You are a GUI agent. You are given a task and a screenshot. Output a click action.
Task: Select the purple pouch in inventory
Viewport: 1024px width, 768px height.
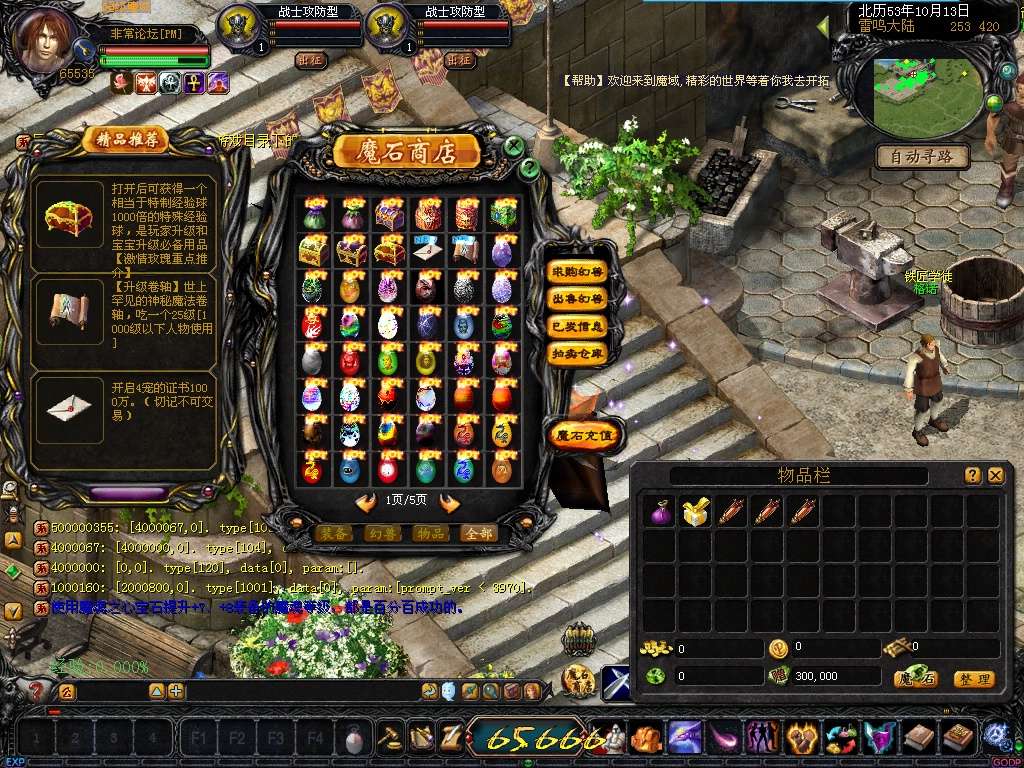(658, 513)
